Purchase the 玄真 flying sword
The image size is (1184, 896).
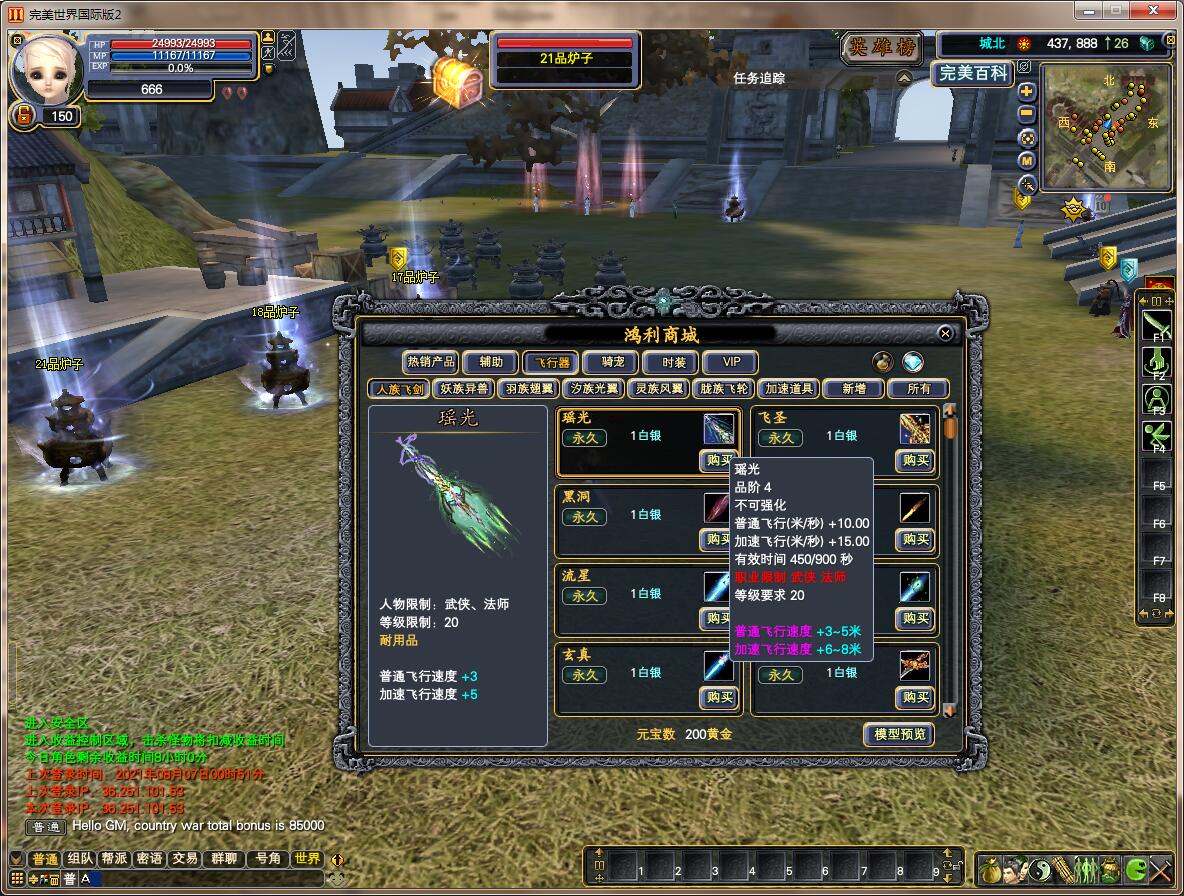click(x=719, y=697)
